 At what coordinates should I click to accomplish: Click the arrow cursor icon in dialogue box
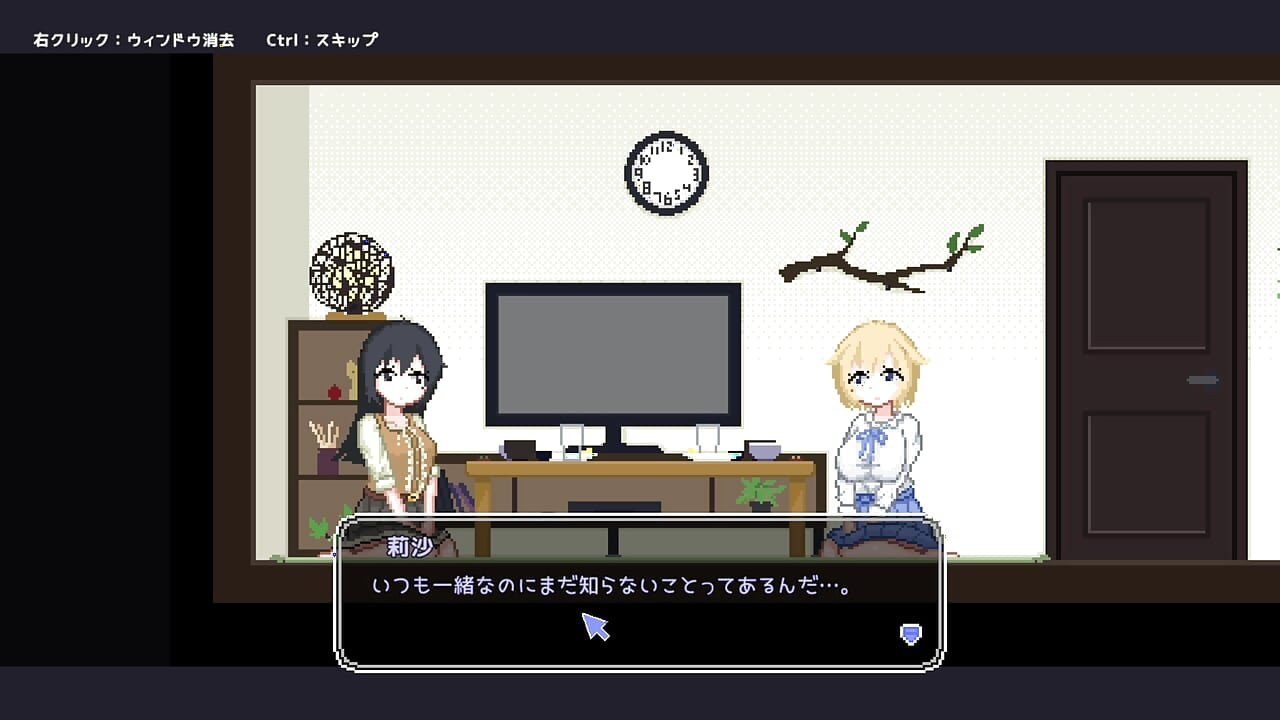[596, 629]
